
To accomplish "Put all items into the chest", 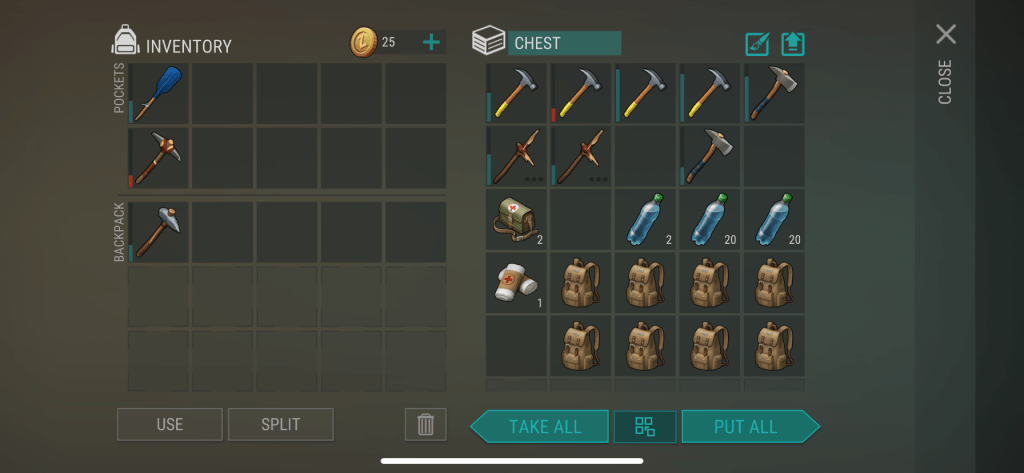I will [746, 426].
